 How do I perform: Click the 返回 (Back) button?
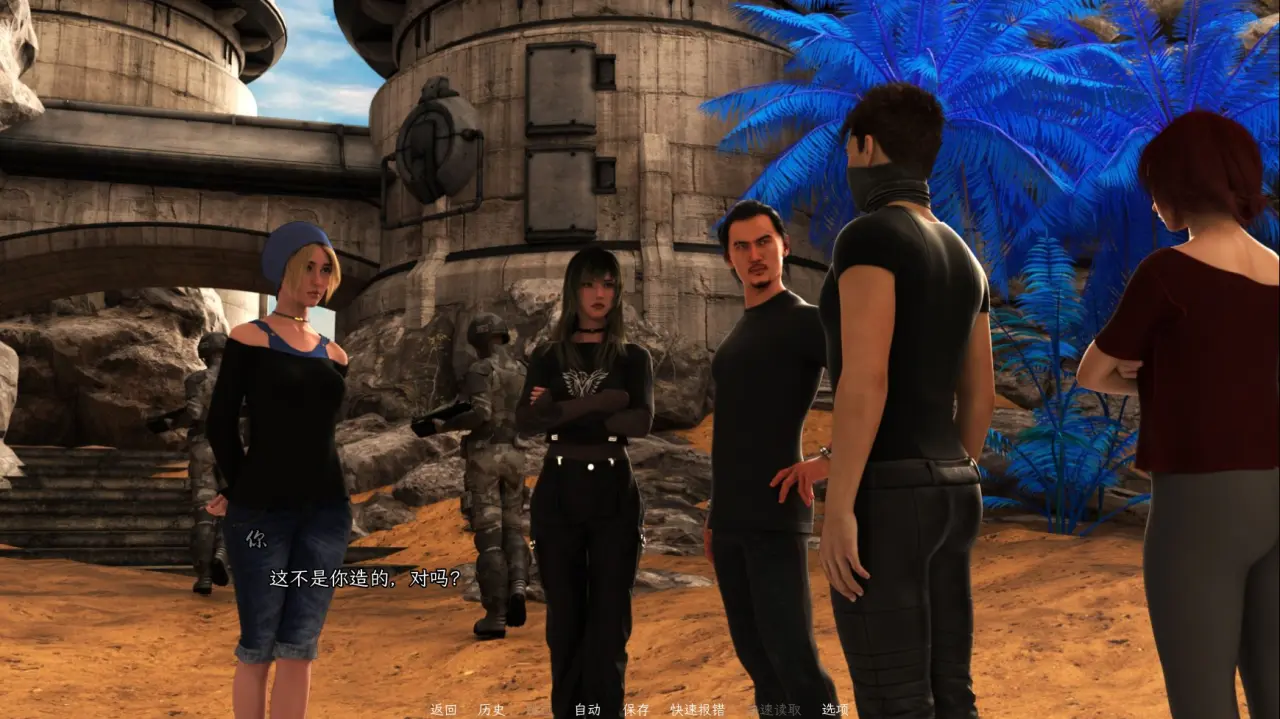pyautogui.click(x=443, y=710)
